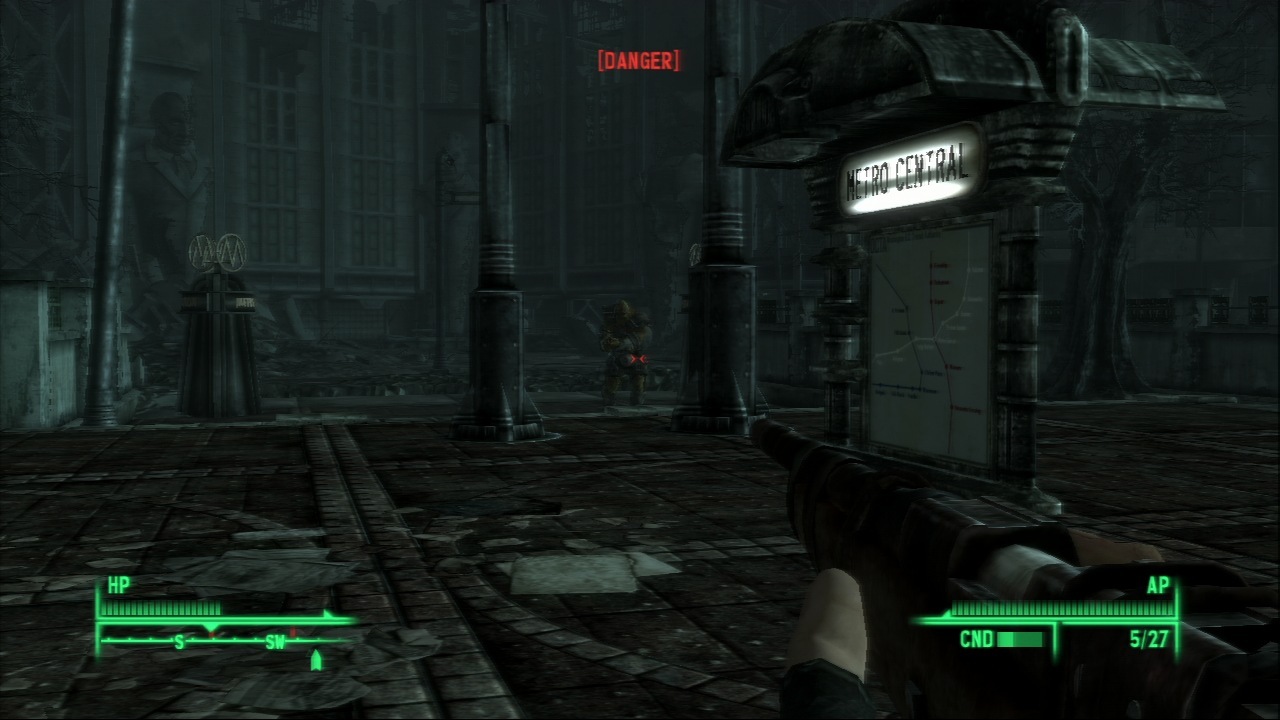Select the green quest marker arrow under the compass
The image size is (1280, 720).
[317, 659]
